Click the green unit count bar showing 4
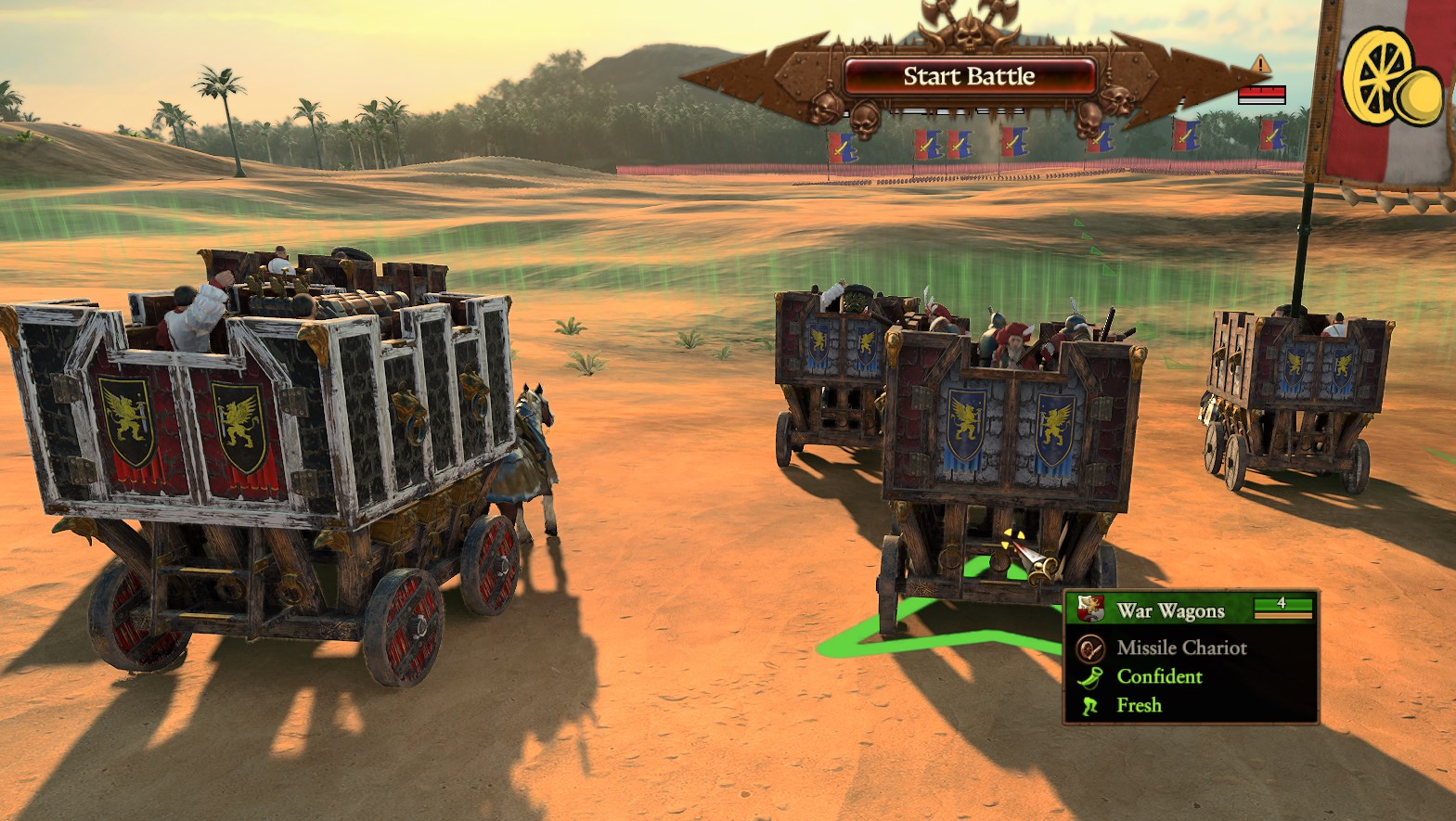Image resolution: width=1456 pixels, height=821 pixels. pos(1282,604)
